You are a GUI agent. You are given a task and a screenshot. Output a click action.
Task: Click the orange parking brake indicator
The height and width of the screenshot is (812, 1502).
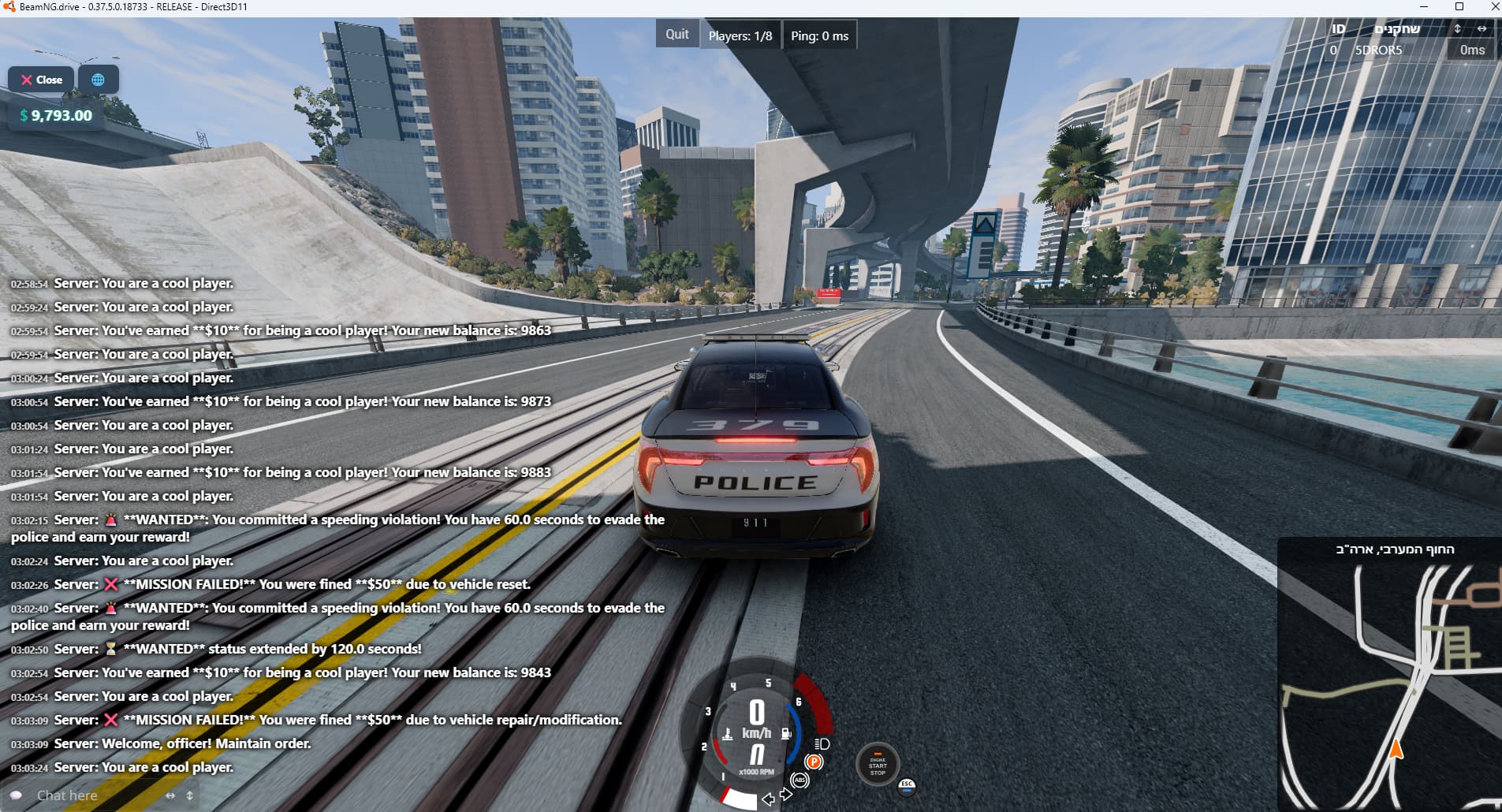[814, 762]
